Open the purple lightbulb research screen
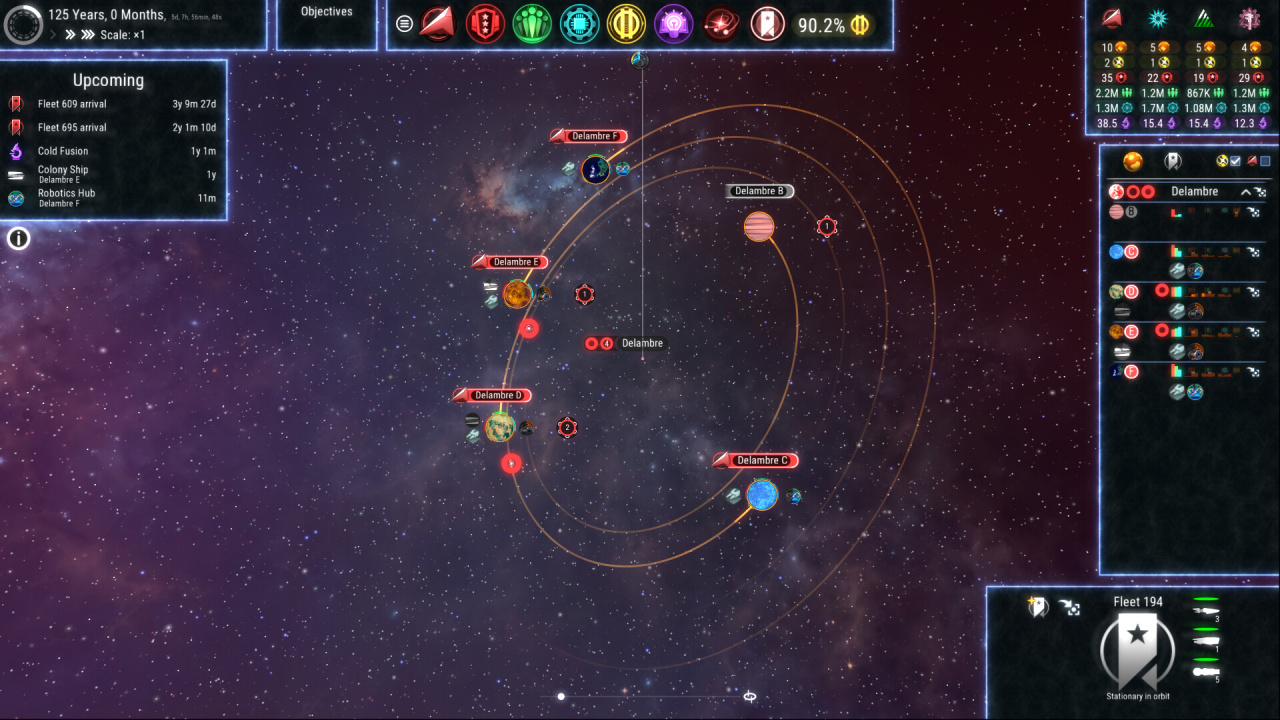Viewport: 1280px width, 720px height. (674, 24)
